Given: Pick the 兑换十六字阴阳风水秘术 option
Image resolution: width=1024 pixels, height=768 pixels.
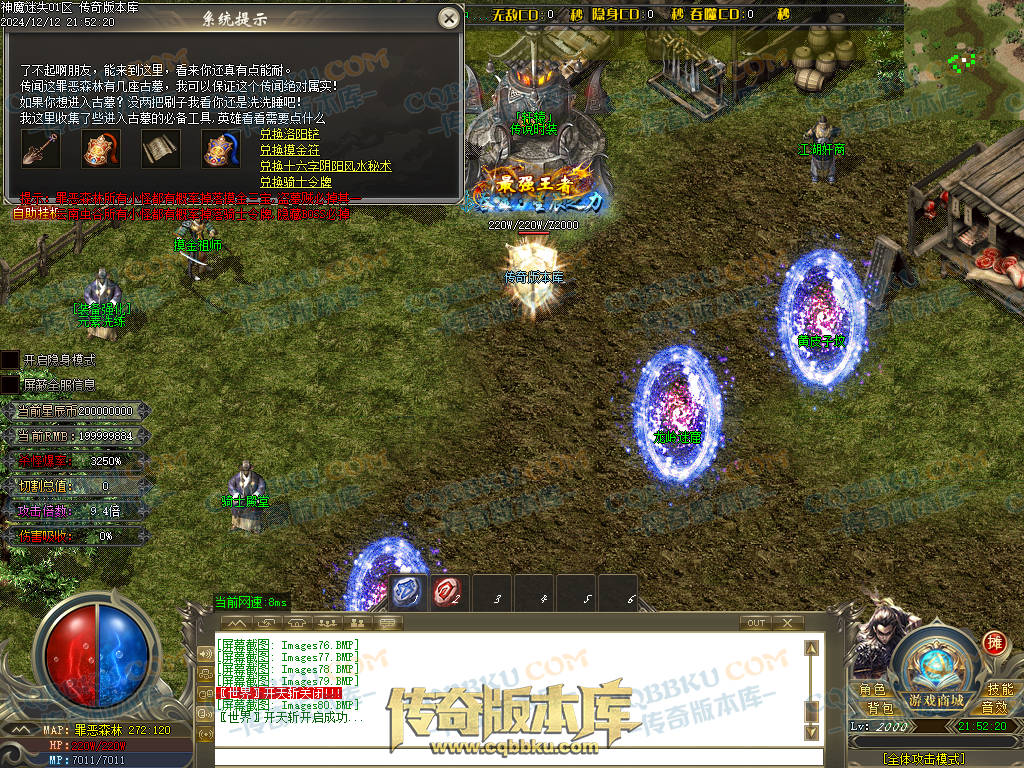Looking at the screenshot, I should (x=325, y=166).
